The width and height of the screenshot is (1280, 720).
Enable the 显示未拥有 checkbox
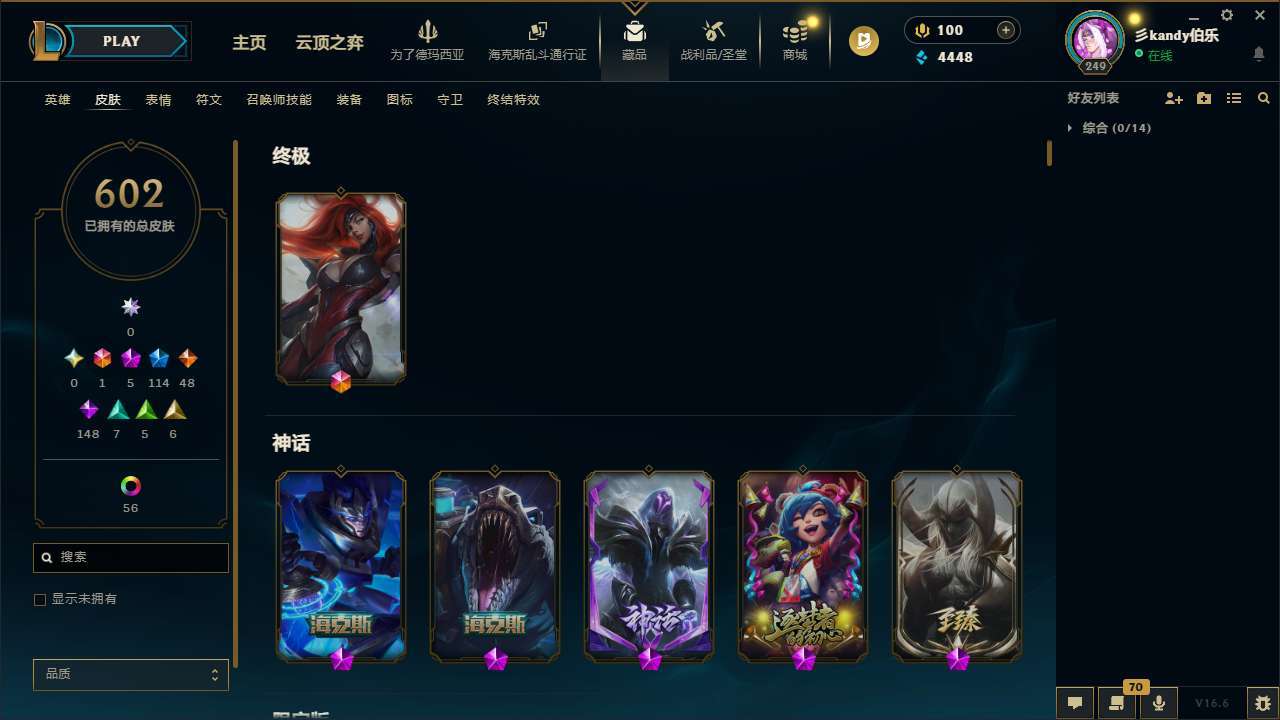coord(40,599)
